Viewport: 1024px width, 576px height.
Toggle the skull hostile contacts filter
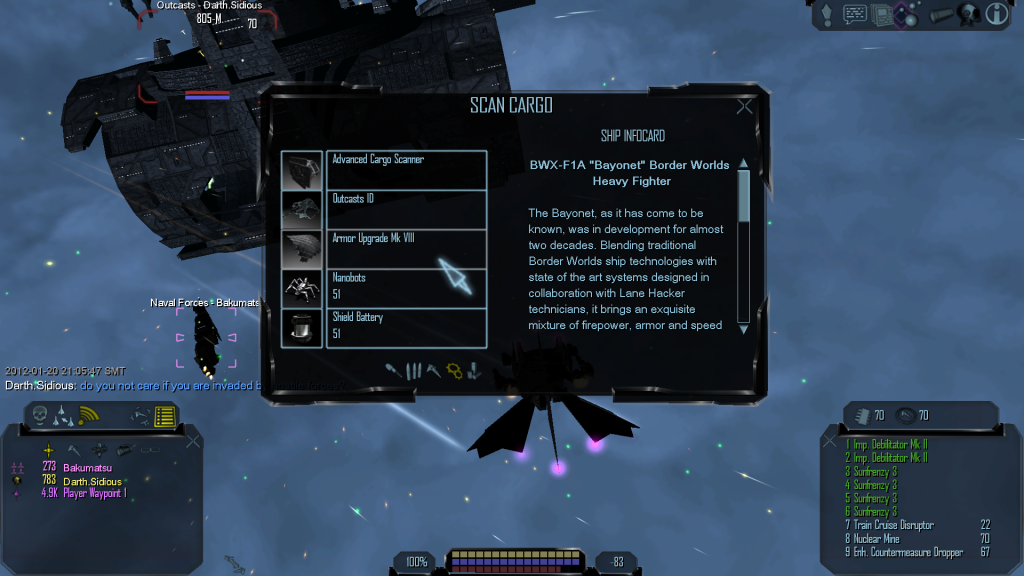pyautogui.click(x=41, y=415)
